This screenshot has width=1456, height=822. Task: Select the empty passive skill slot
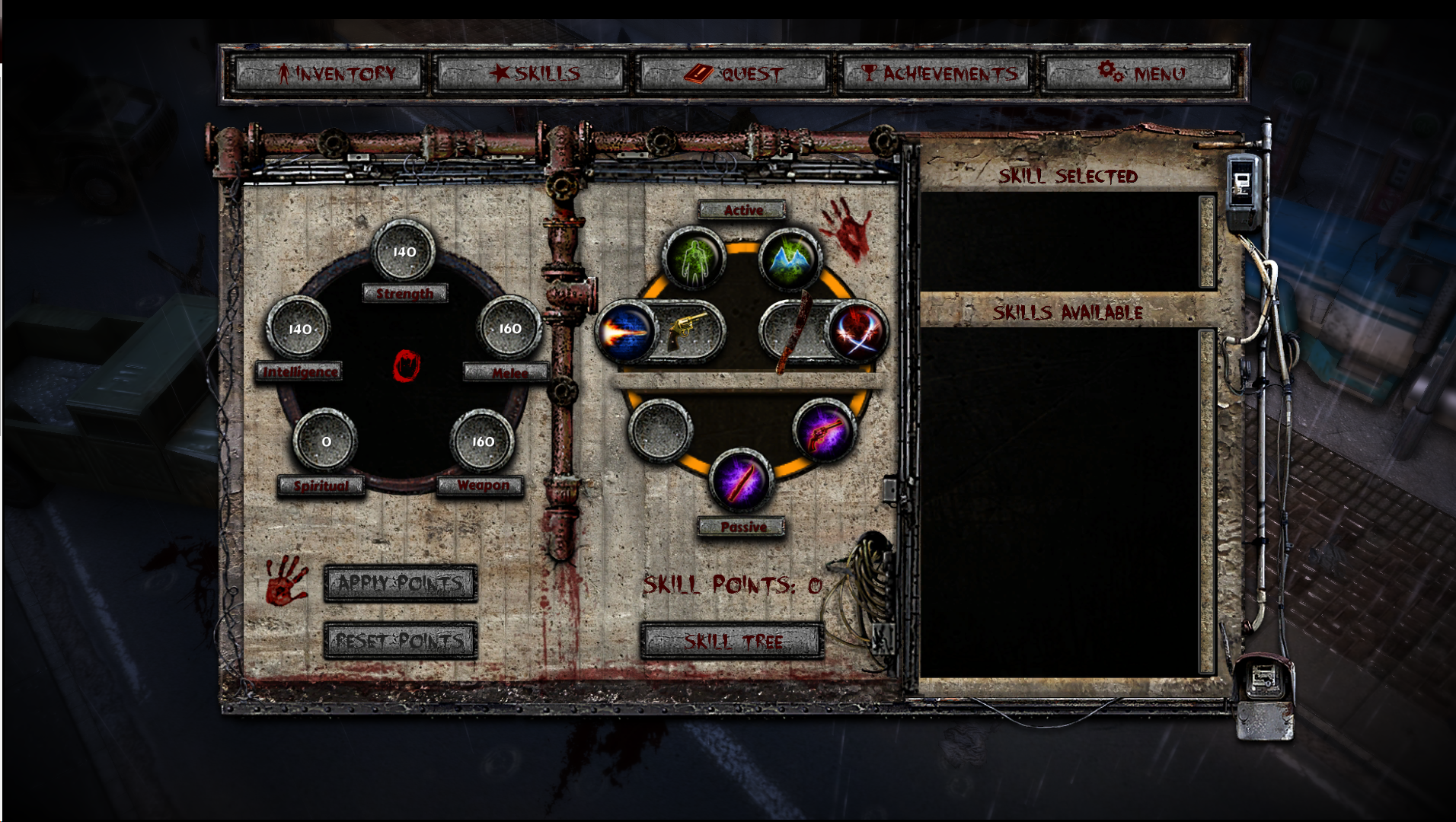tap(660, 431)
